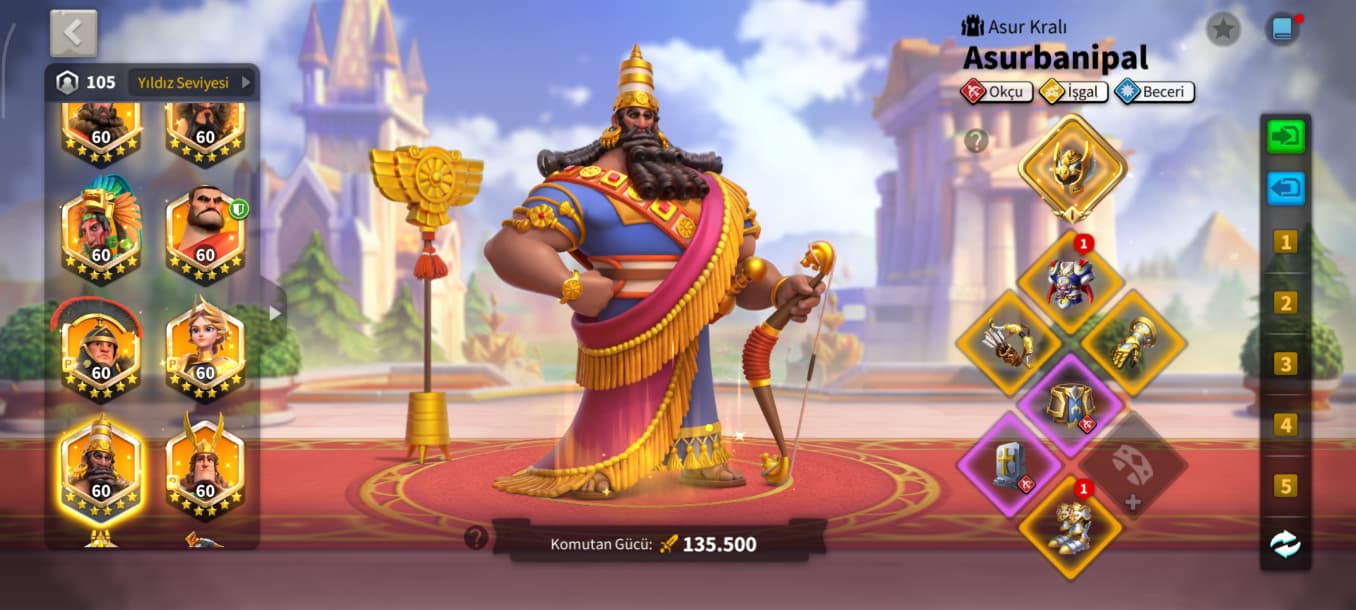Open the Beceri talent tag
Viewport: 1356px width, 610px height.
(x=1155, y=92)
